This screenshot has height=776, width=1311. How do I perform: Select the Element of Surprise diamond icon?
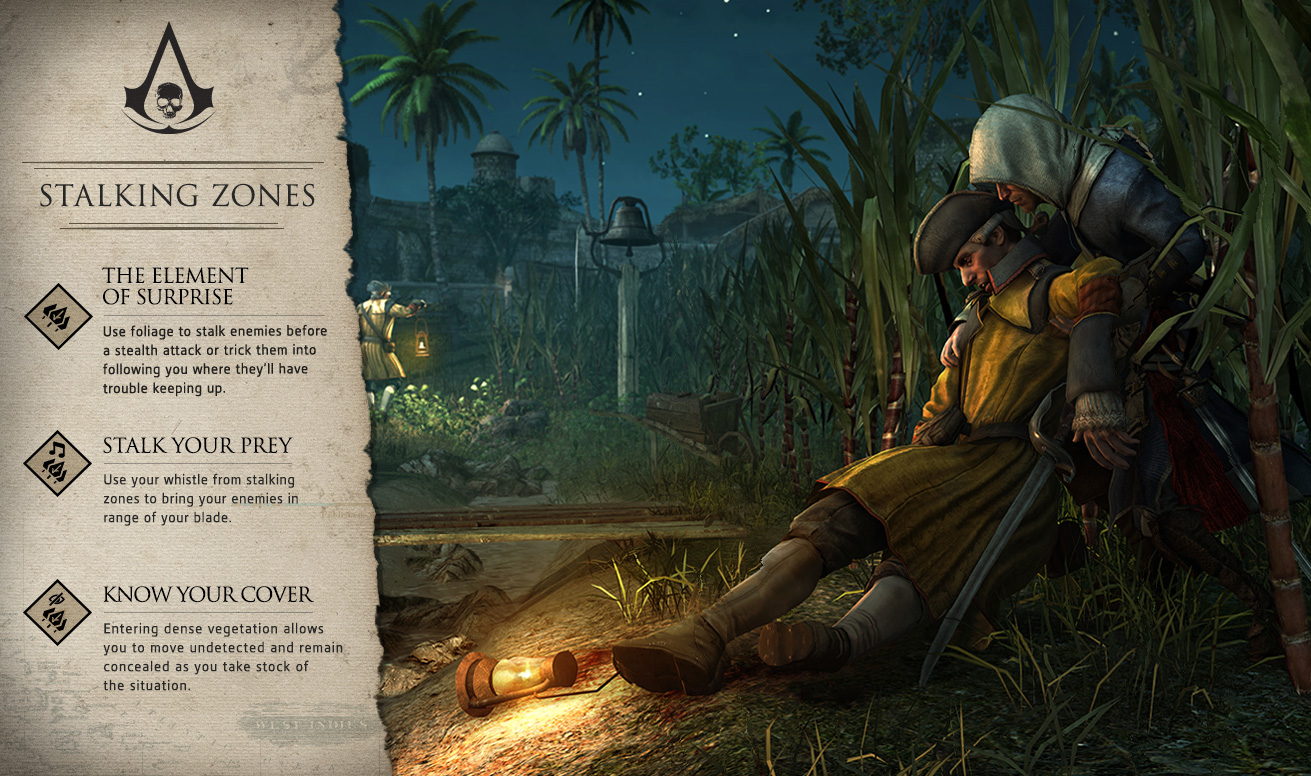point(58,316)
